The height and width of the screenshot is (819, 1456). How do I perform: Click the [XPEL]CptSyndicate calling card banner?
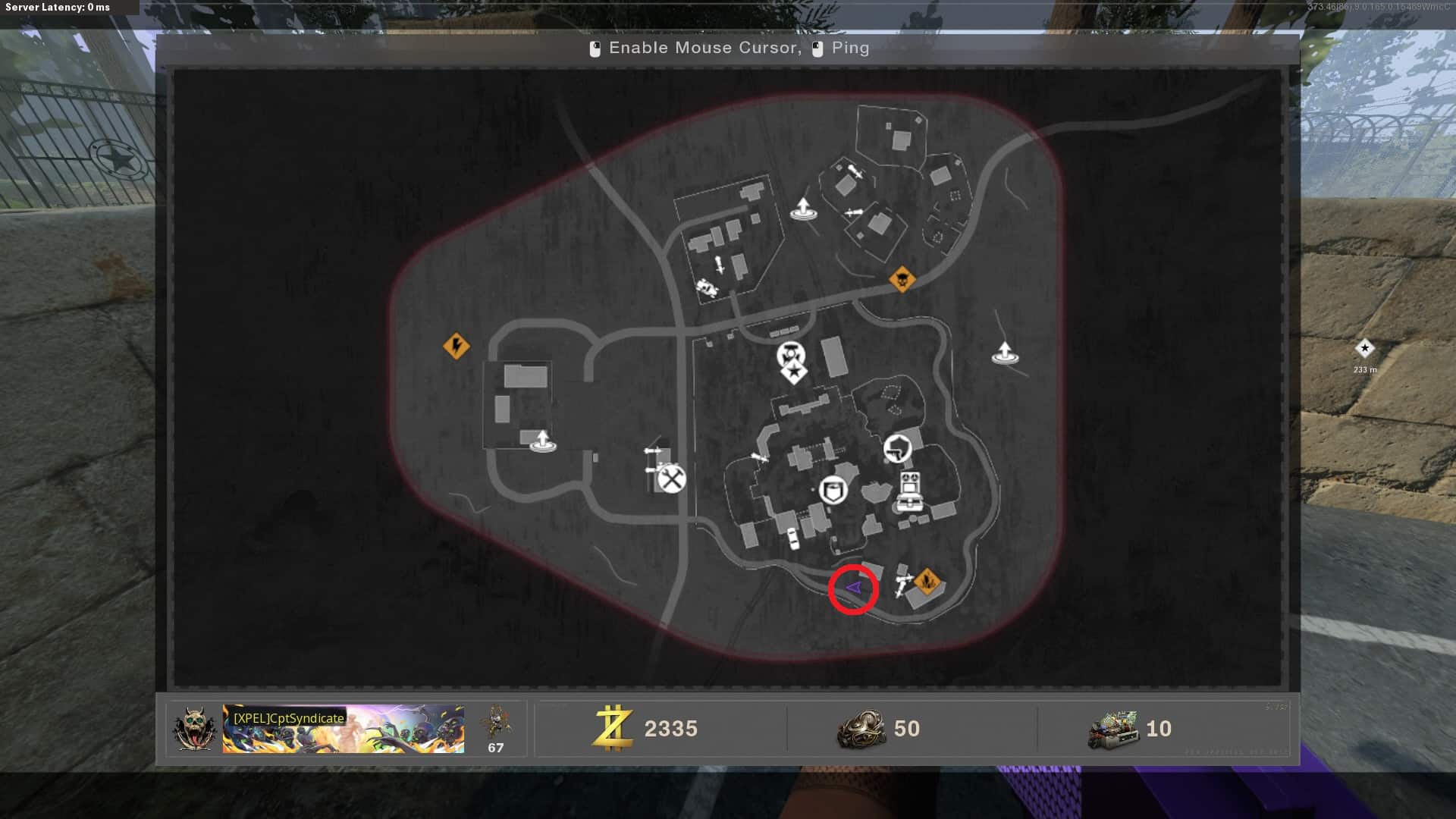[343, 729]
